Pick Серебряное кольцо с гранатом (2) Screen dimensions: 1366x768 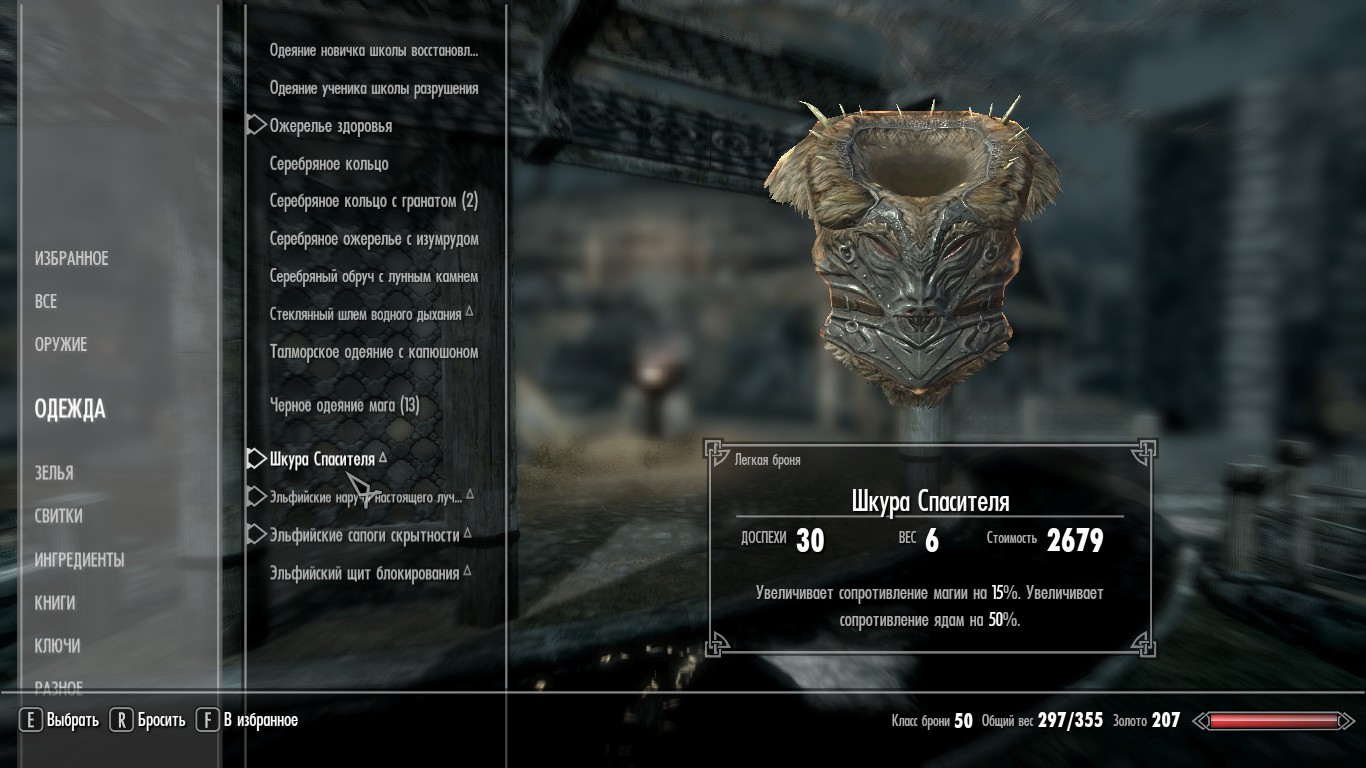tap(374, 201)
